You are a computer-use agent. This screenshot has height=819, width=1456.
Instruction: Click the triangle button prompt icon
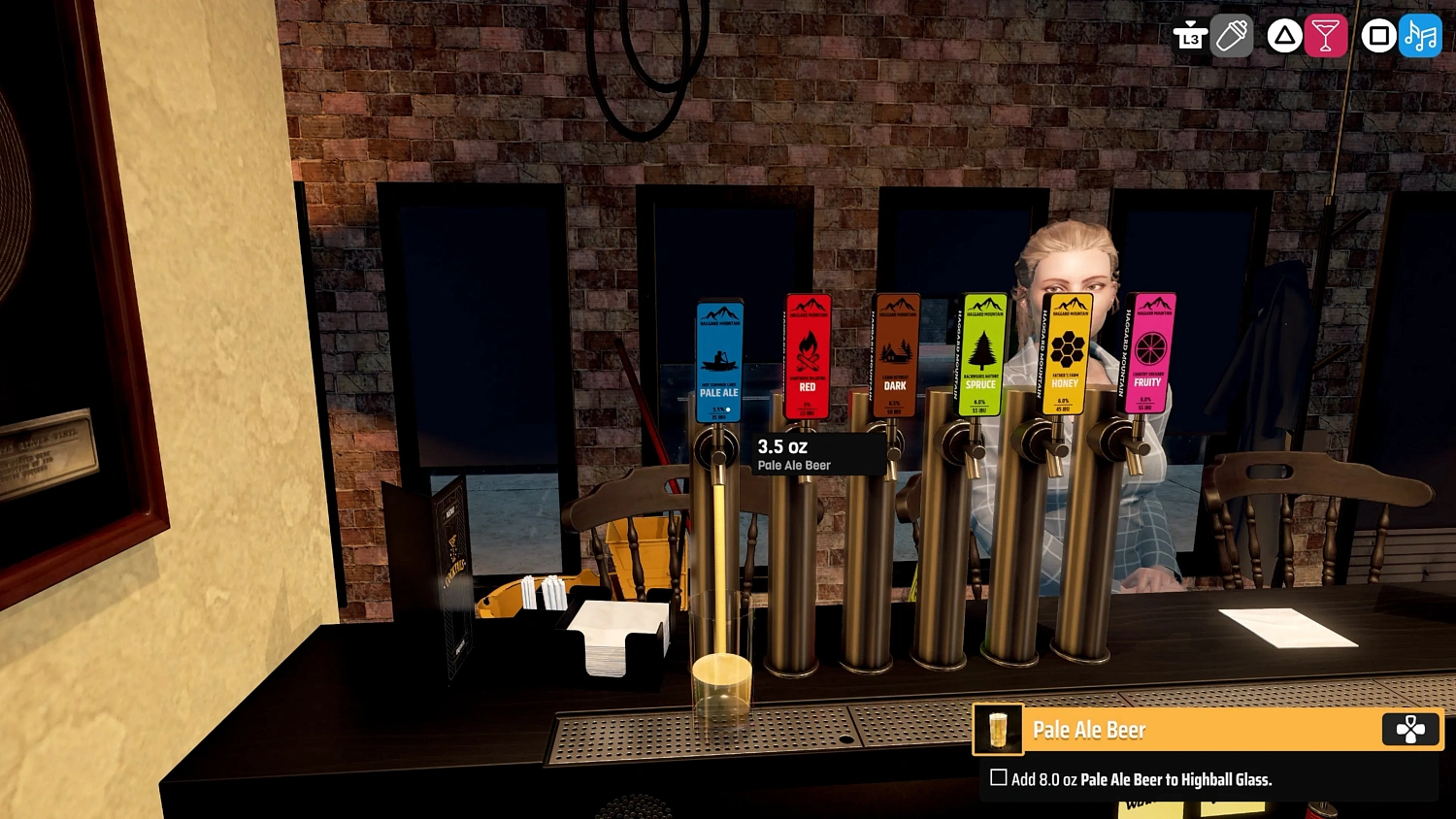pos(1281,36)
